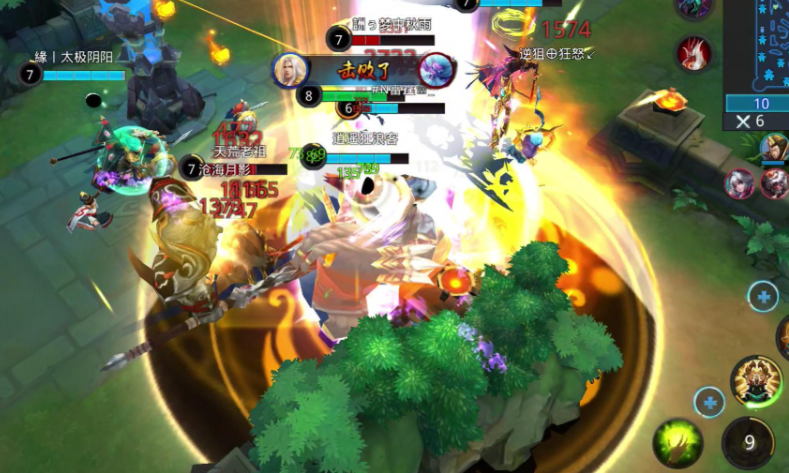Activate the green hand skill
Screen dimensions: 789x473
click(676, 443)
